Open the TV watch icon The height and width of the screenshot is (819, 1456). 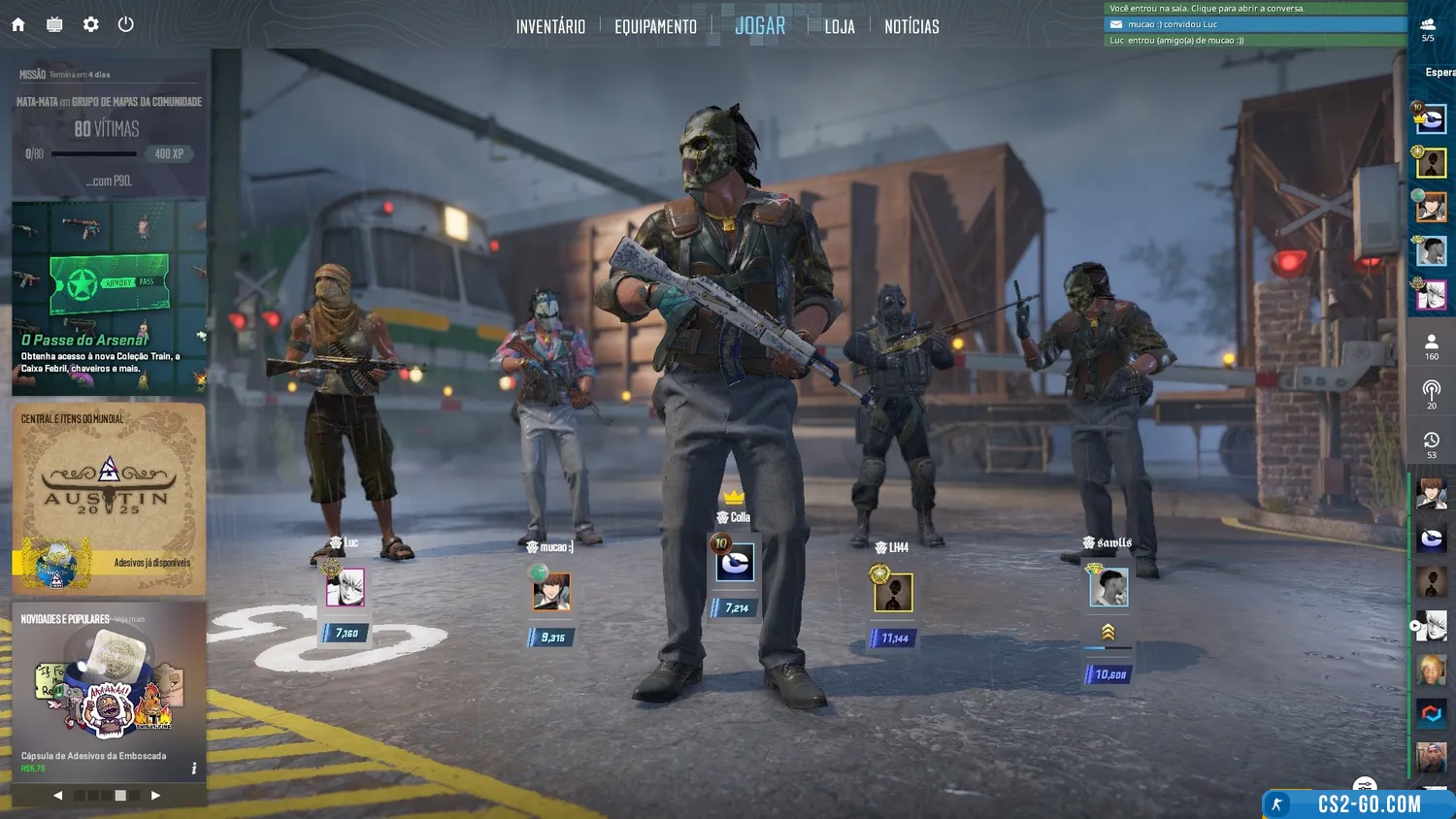[x=54, y=24]
